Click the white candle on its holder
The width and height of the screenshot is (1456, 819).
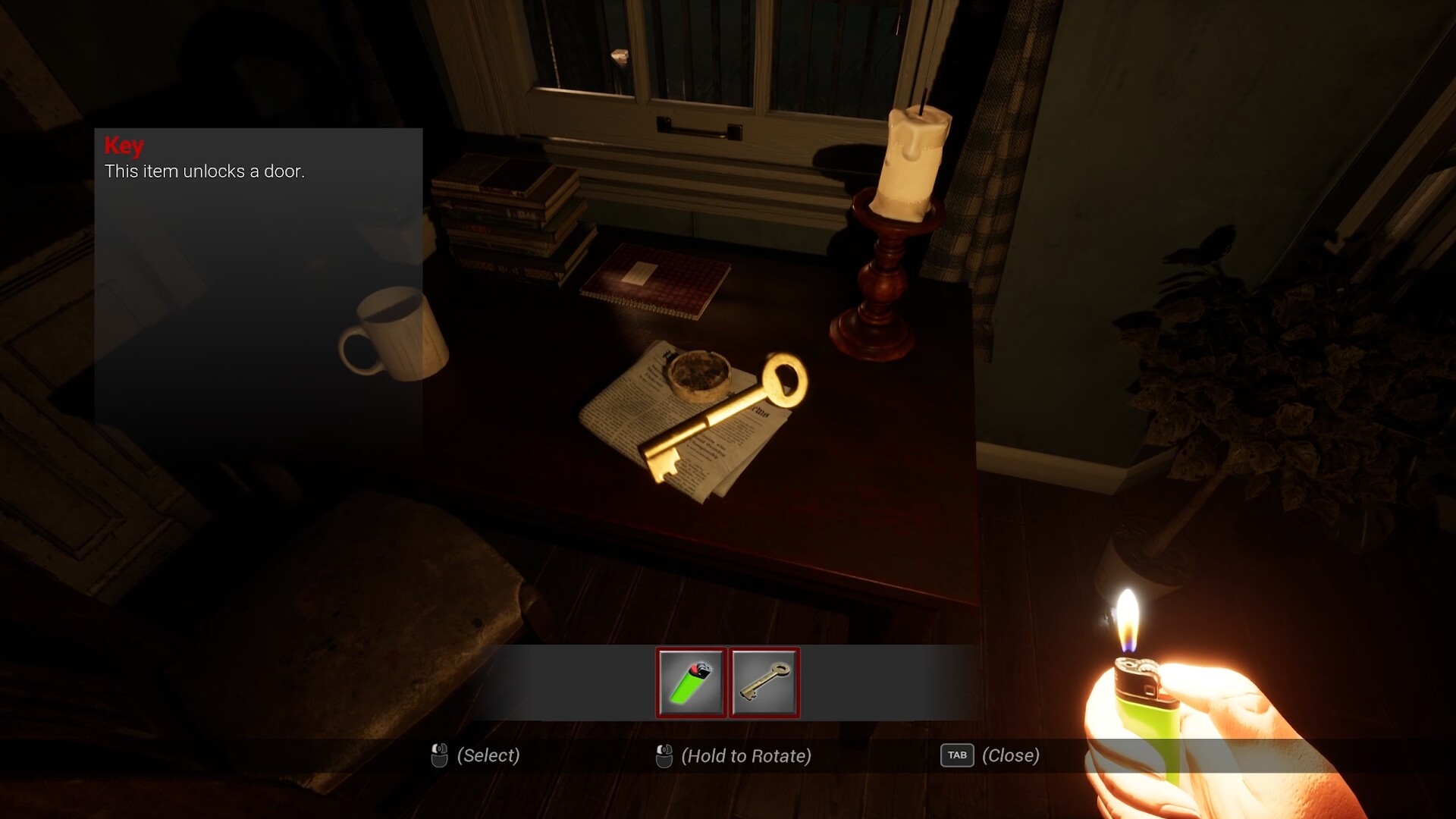pyautogui.click(x=914, y=159)
